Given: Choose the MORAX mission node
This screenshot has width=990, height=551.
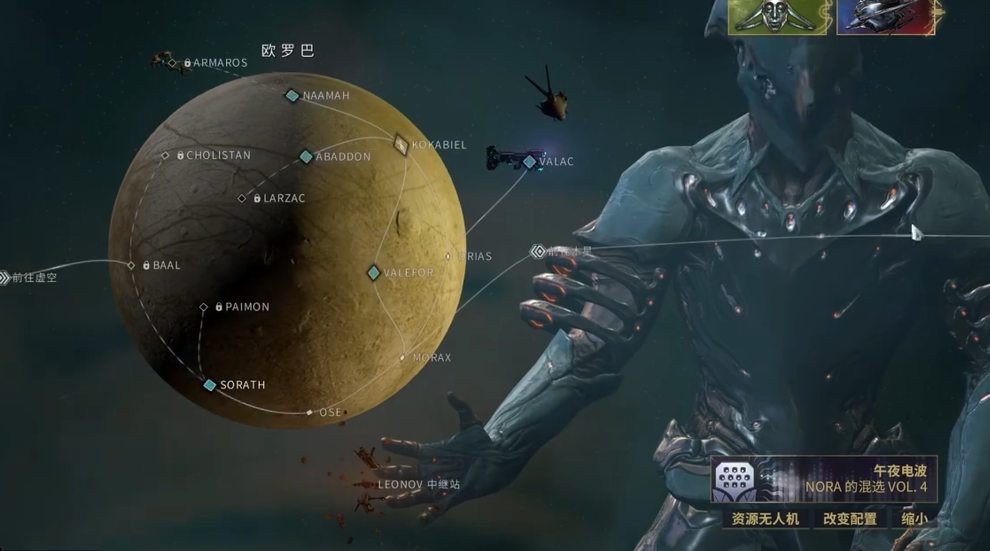Looking at the screenshot, I should coord(403,357).
